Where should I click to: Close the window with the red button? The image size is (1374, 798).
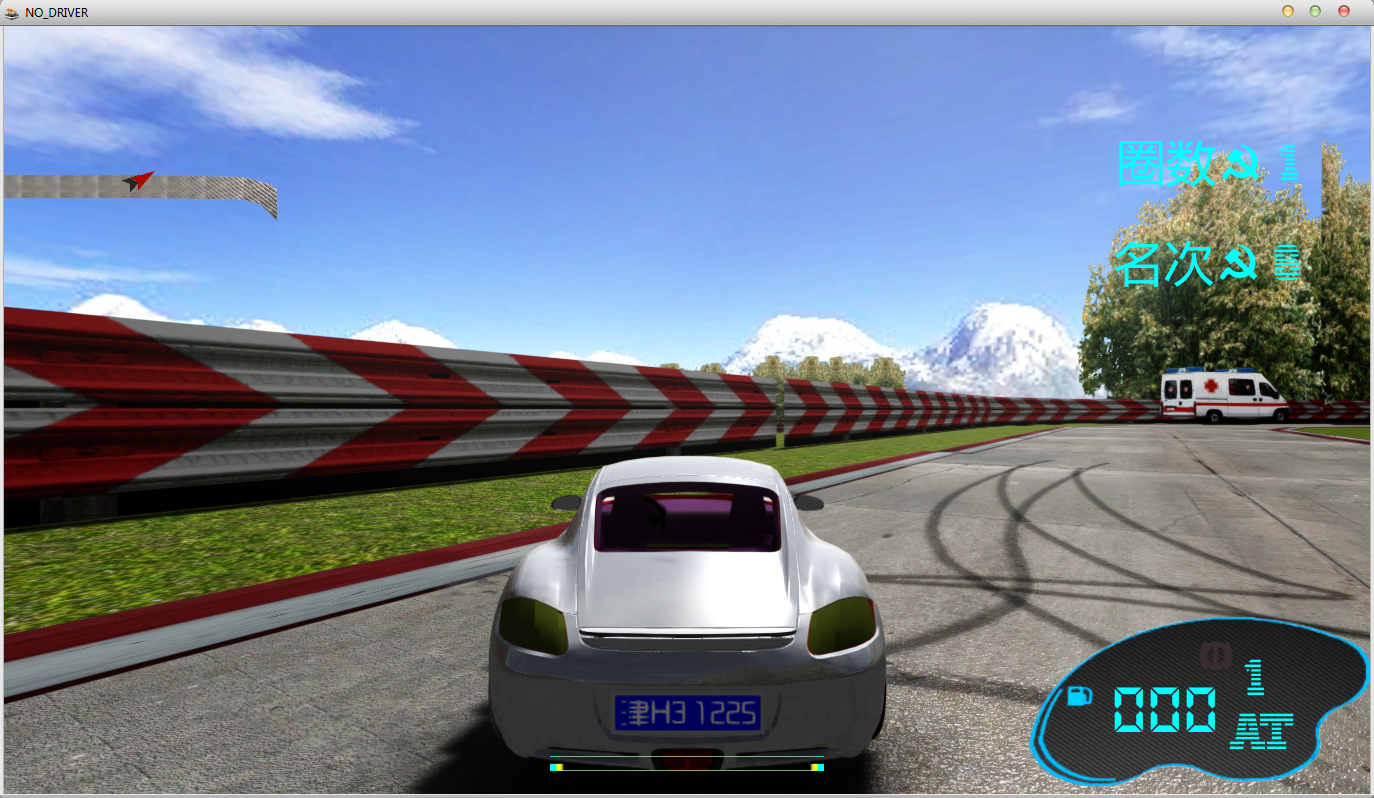tap(1343, 12)
